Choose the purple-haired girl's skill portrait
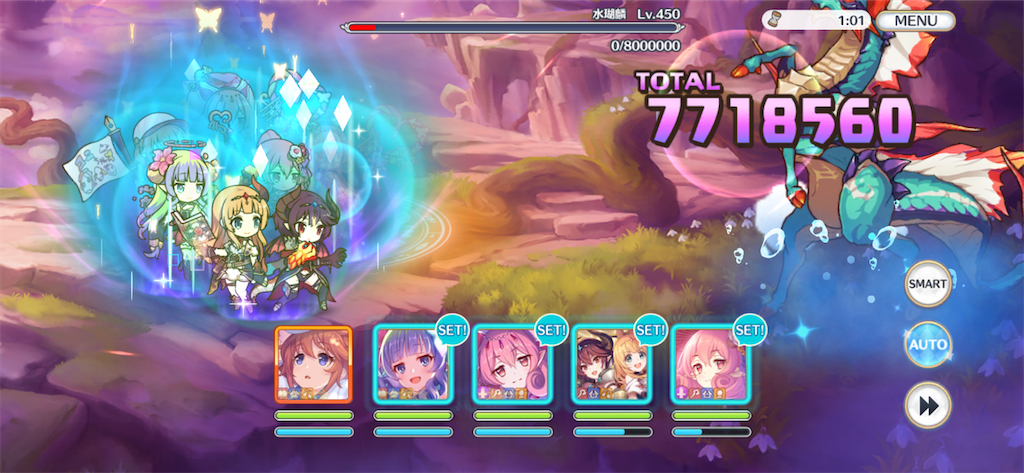Image resolution: width=1024 pixels, height=473 pixels. [x=413, y=364]
